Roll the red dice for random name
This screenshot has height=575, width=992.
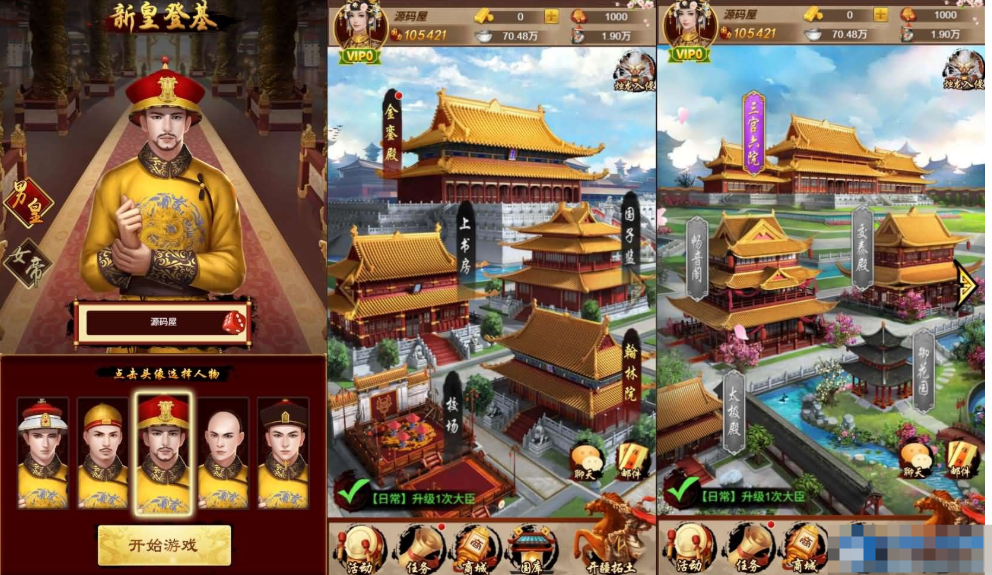click(x=231, y=323)
